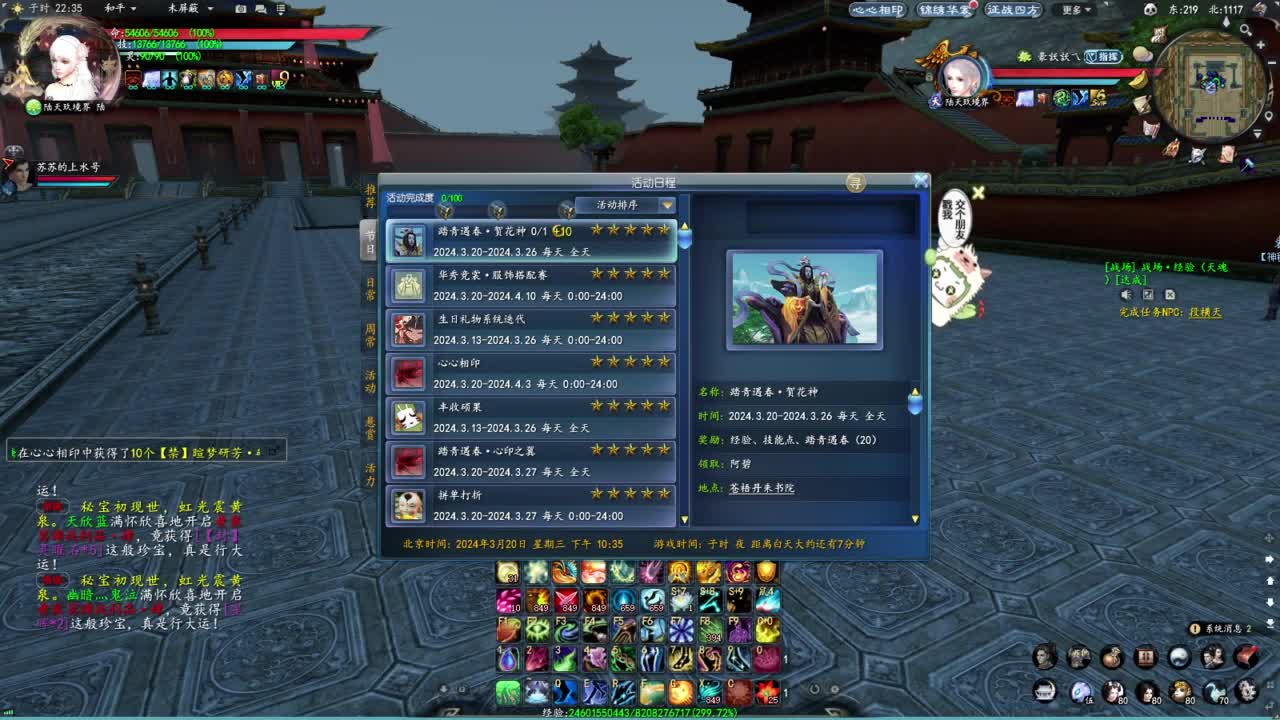The width and height of the screenshot is (1280, 720).
Task: Click the 踏青遇春·贺花神 event thumbnail icon
Action: pyautogui.click(x=408, y=240)
